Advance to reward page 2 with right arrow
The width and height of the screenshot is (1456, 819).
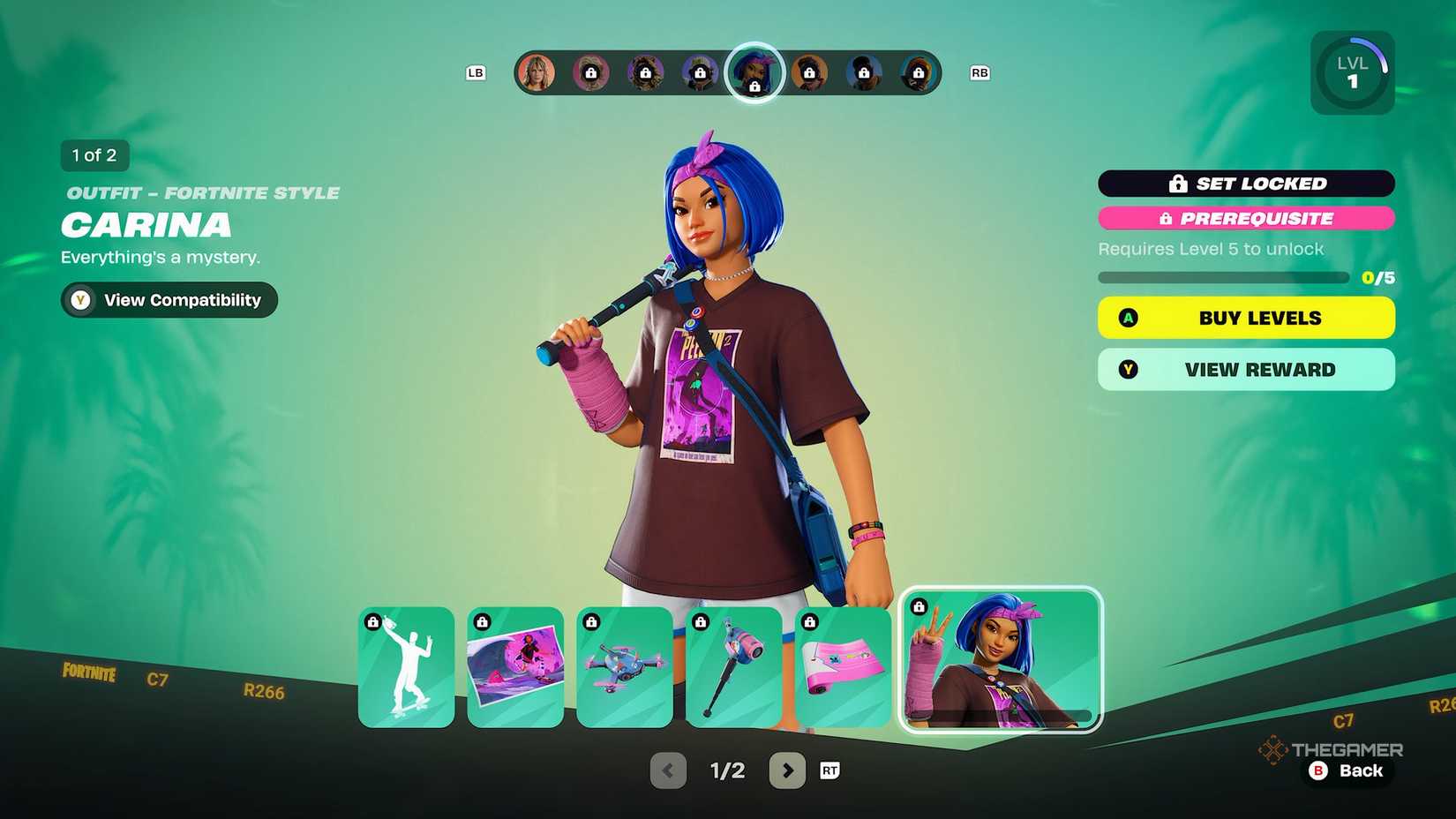788,770
